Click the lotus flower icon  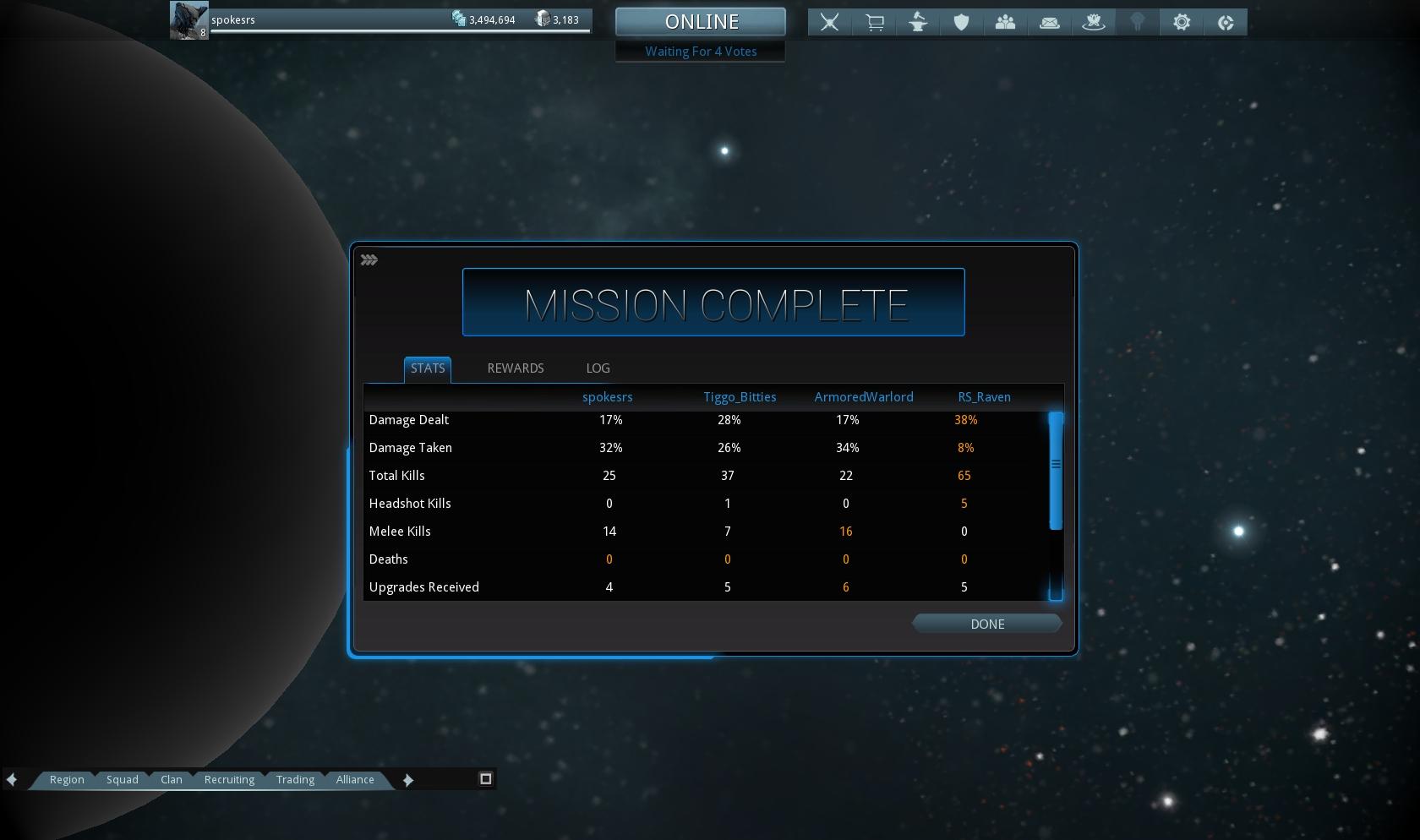[x=1094, y=23]
